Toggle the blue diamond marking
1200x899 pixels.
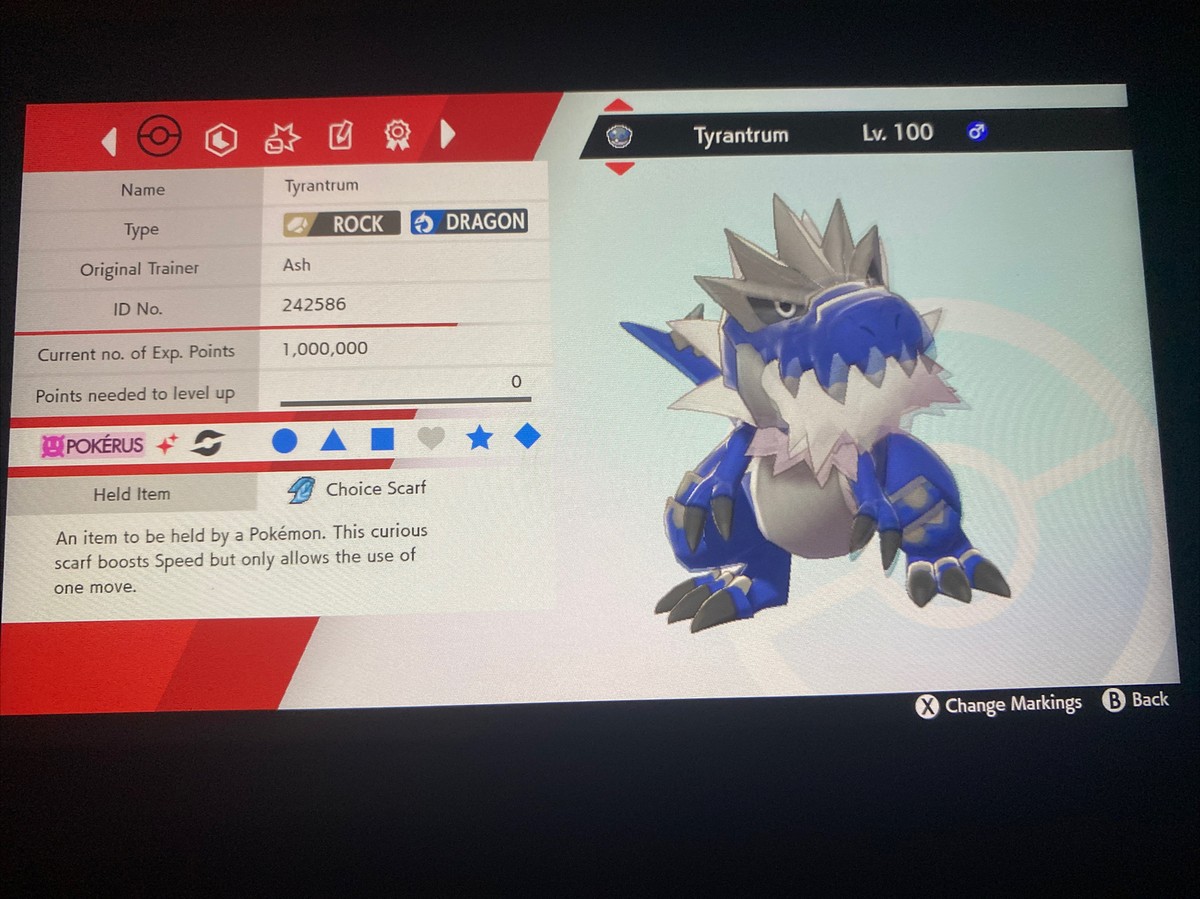click(527, 435)
